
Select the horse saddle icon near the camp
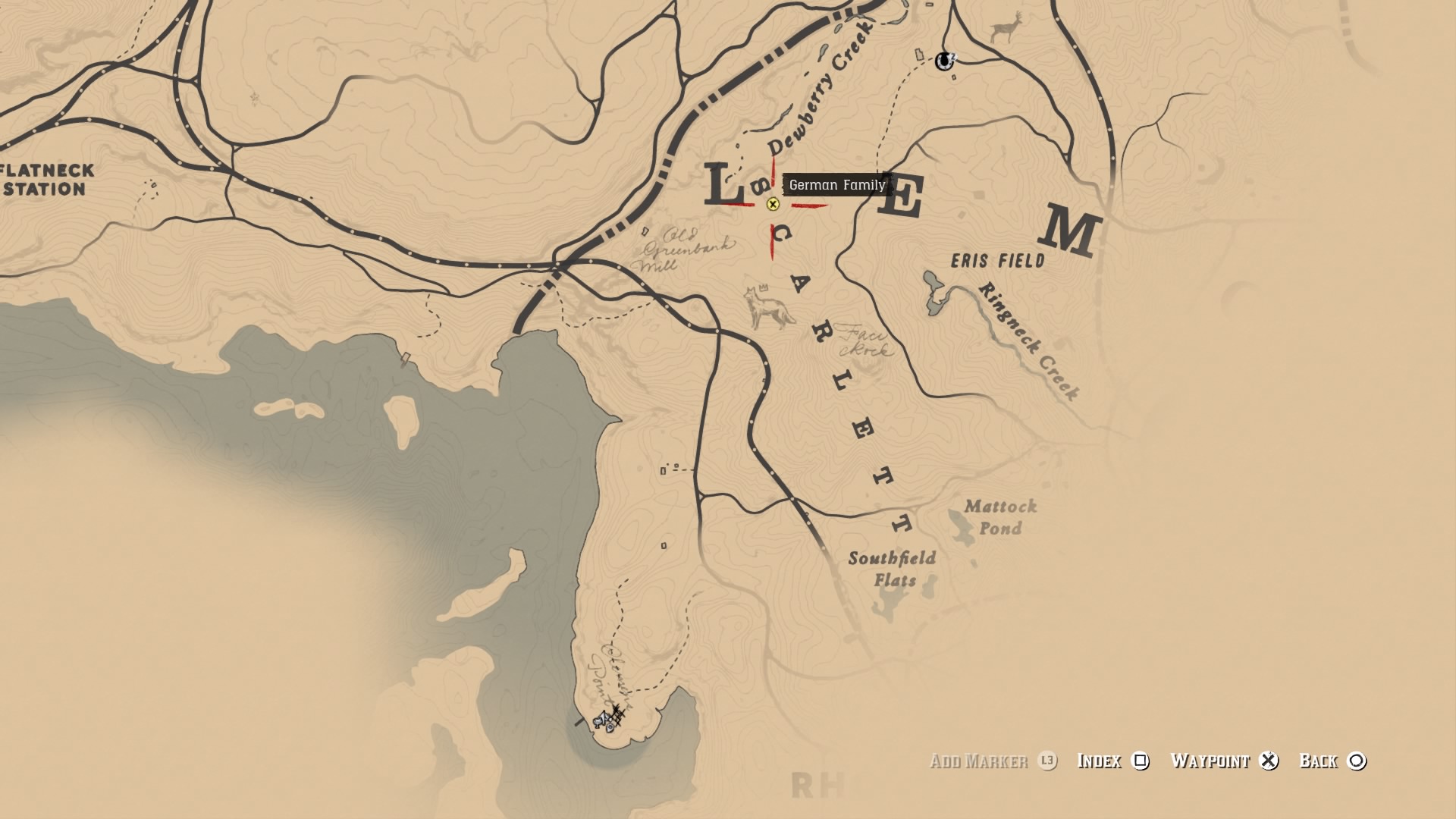598,722
